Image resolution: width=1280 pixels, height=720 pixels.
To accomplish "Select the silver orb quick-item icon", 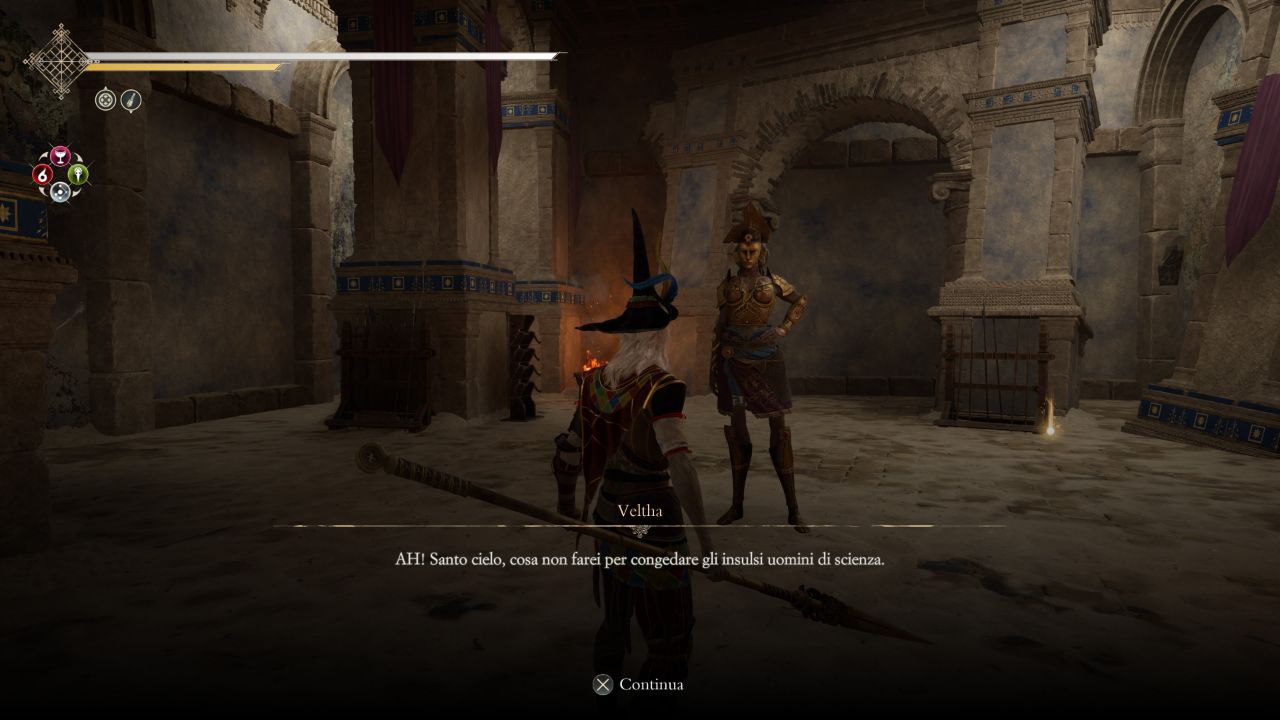I will point(60,192).
